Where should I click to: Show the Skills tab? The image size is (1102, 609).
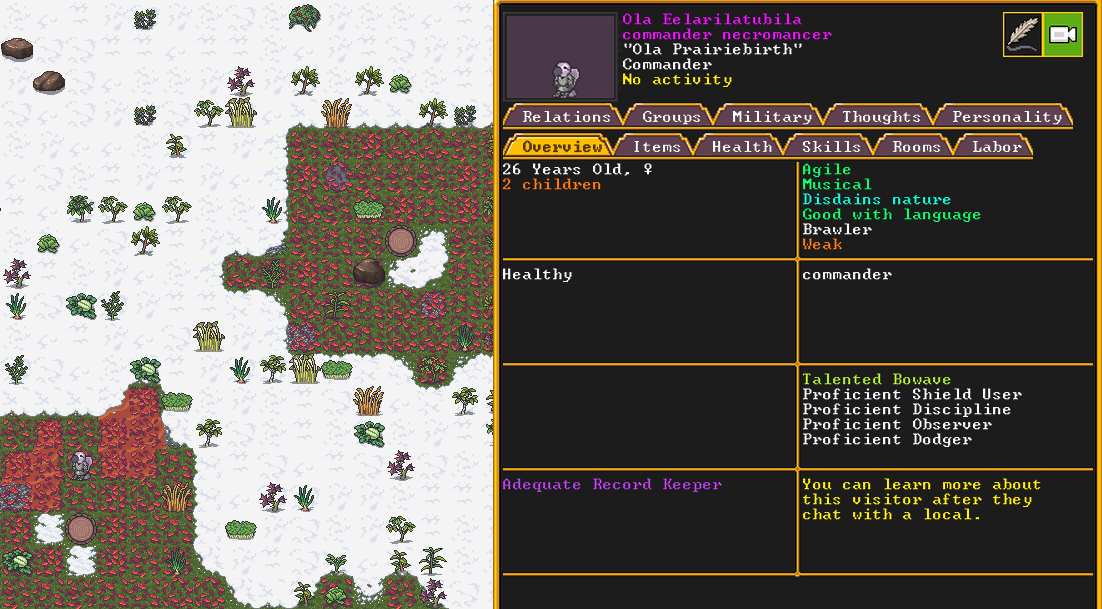tap(830, 147)
